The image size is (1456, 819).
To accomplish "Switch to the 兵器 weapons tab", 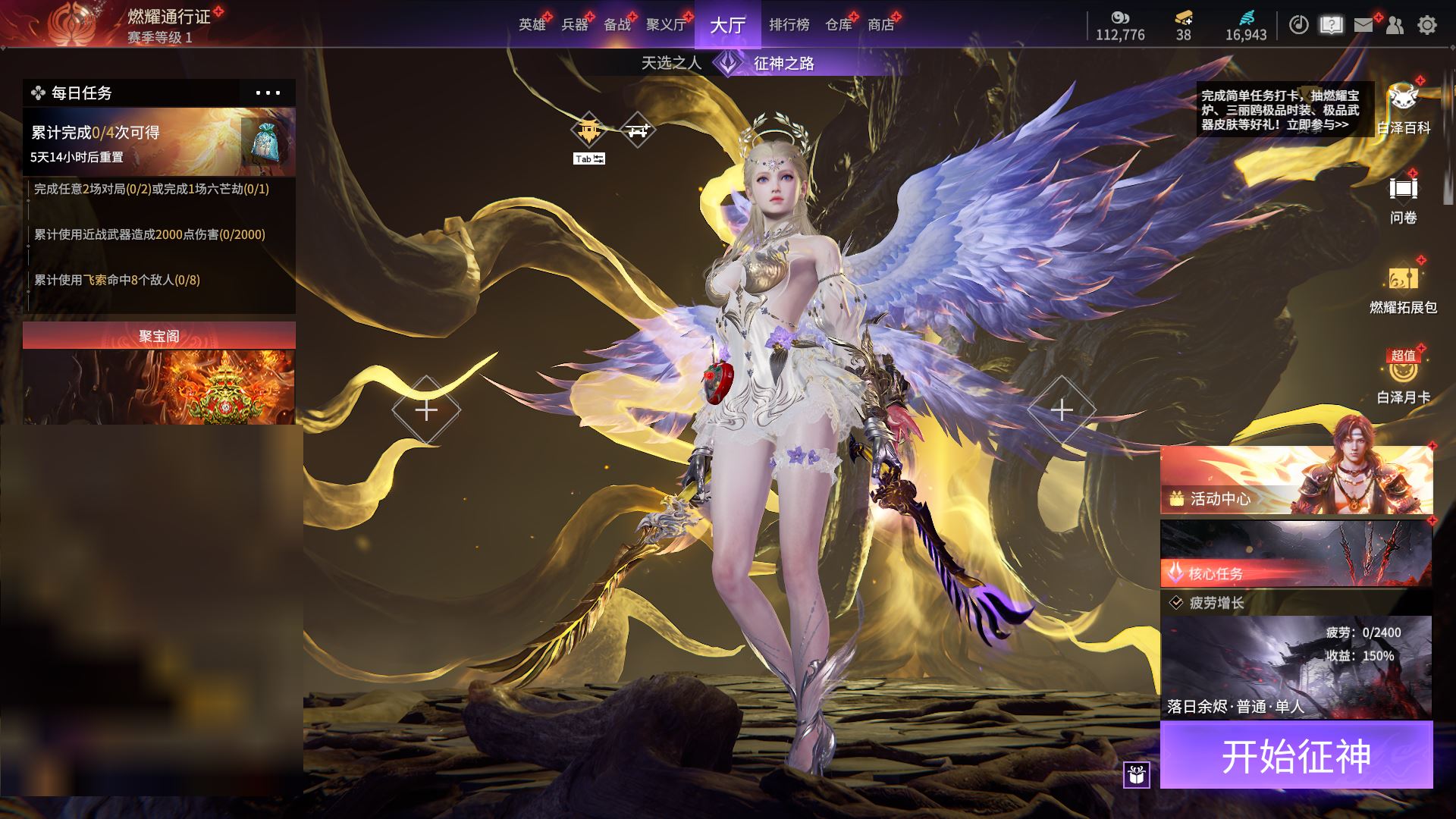I will coord(575,25).
